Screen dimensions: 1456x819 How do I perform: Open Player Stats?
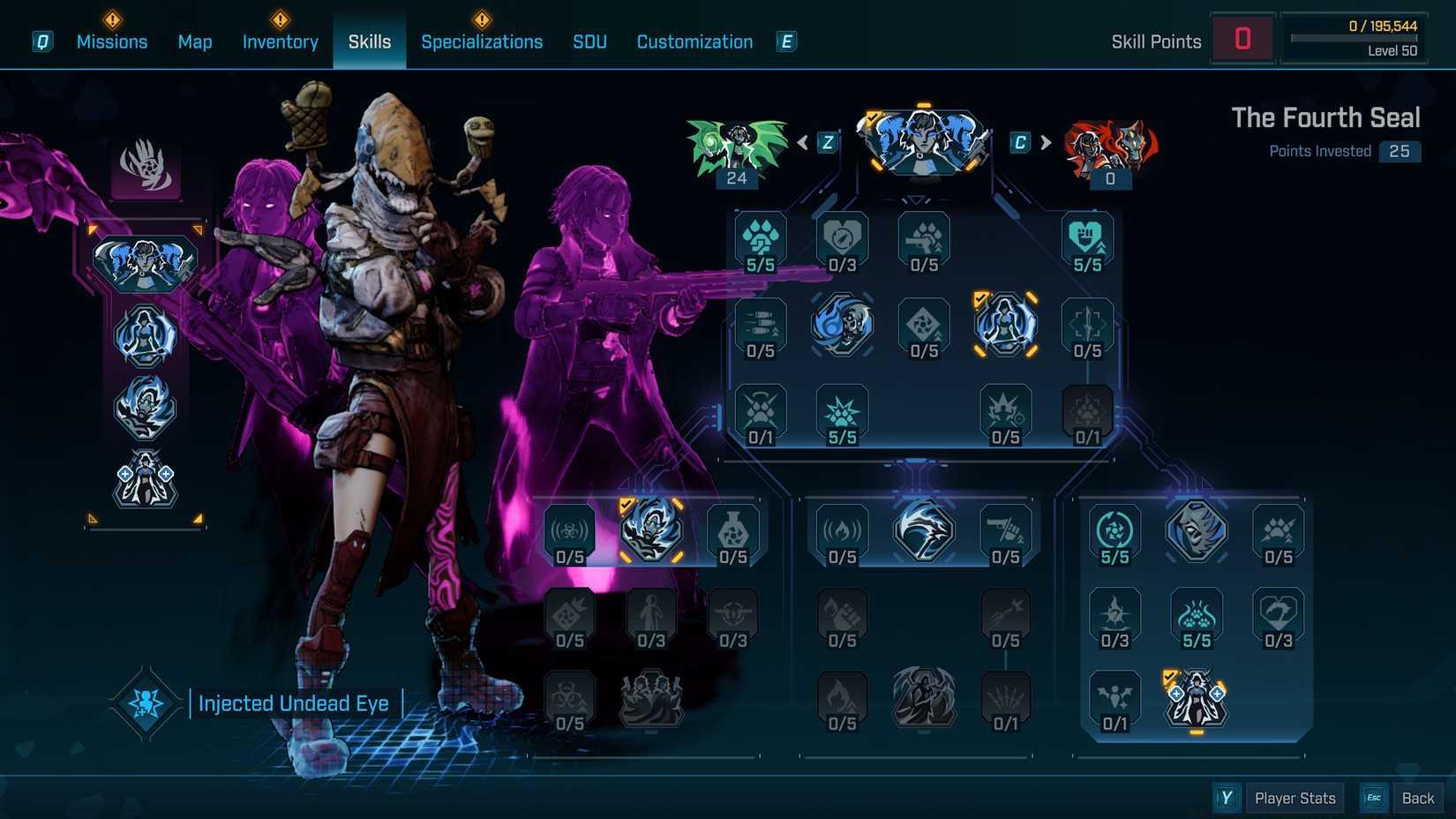coord(1295,797)
